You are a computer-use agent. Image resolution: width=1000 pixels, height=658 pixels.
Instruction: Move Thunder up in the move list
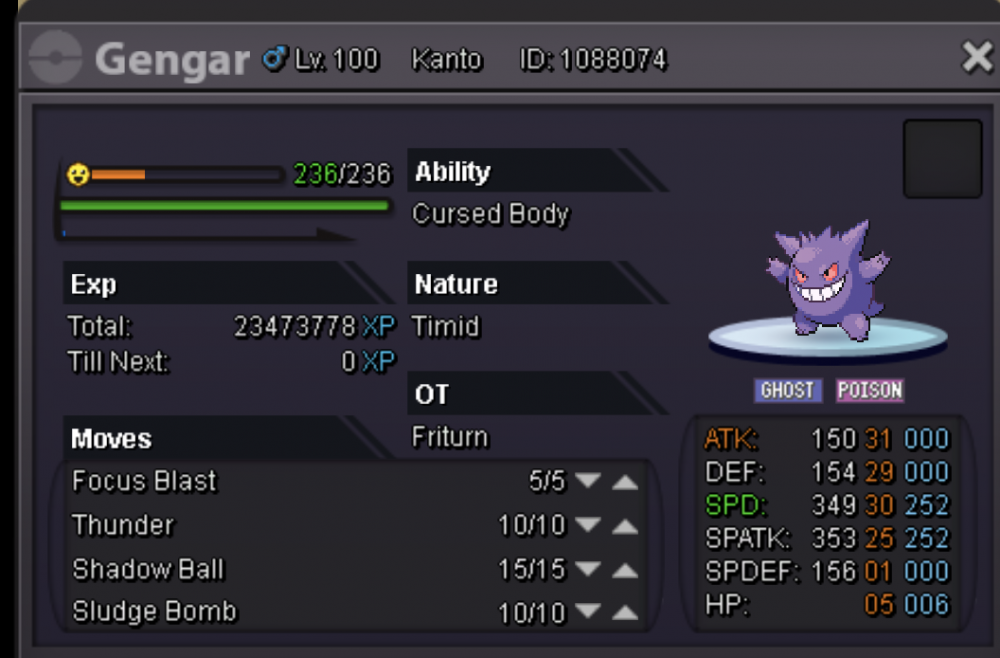point(625,526)
